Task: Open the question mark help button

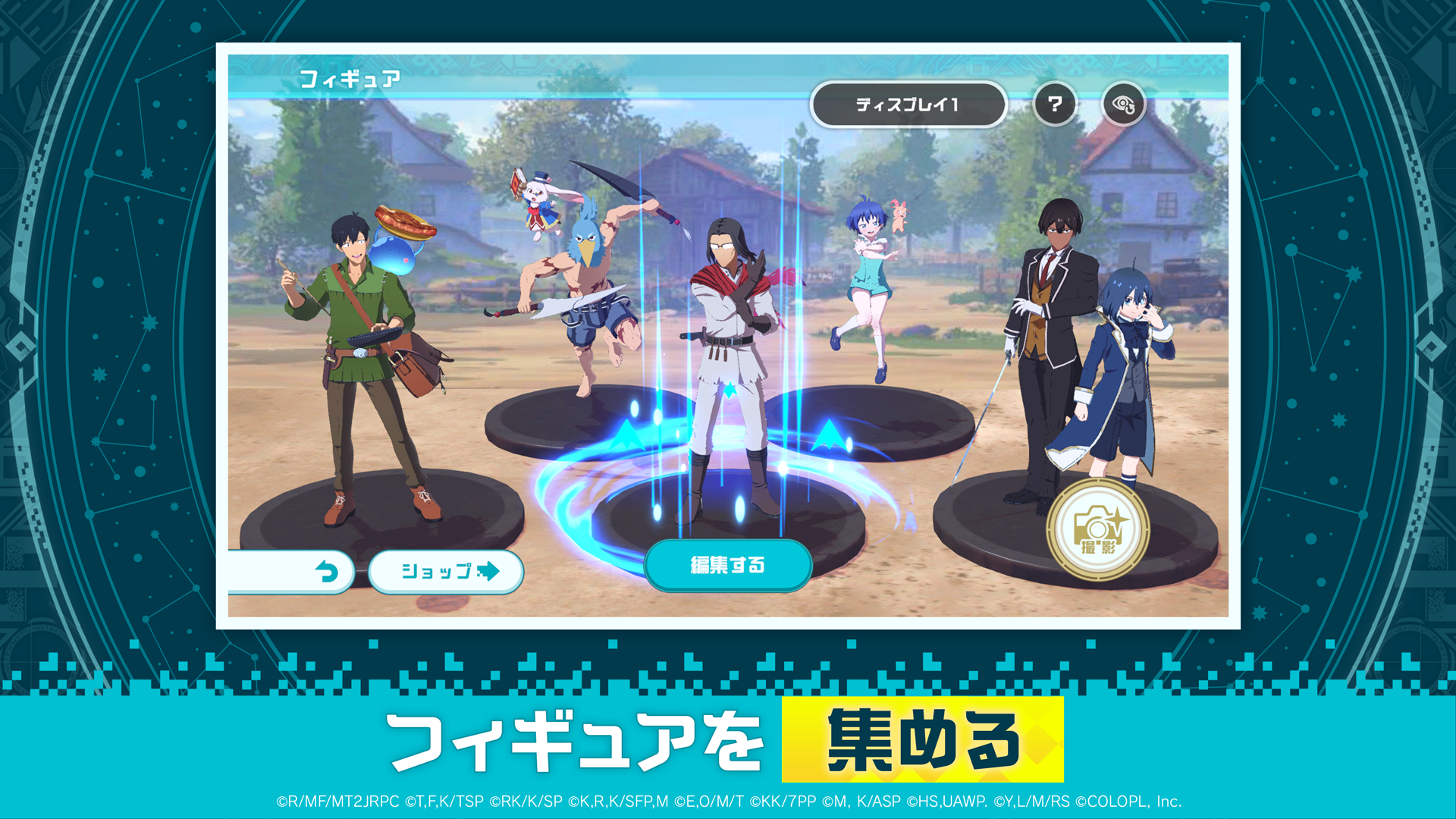Action: point(1054,104)
